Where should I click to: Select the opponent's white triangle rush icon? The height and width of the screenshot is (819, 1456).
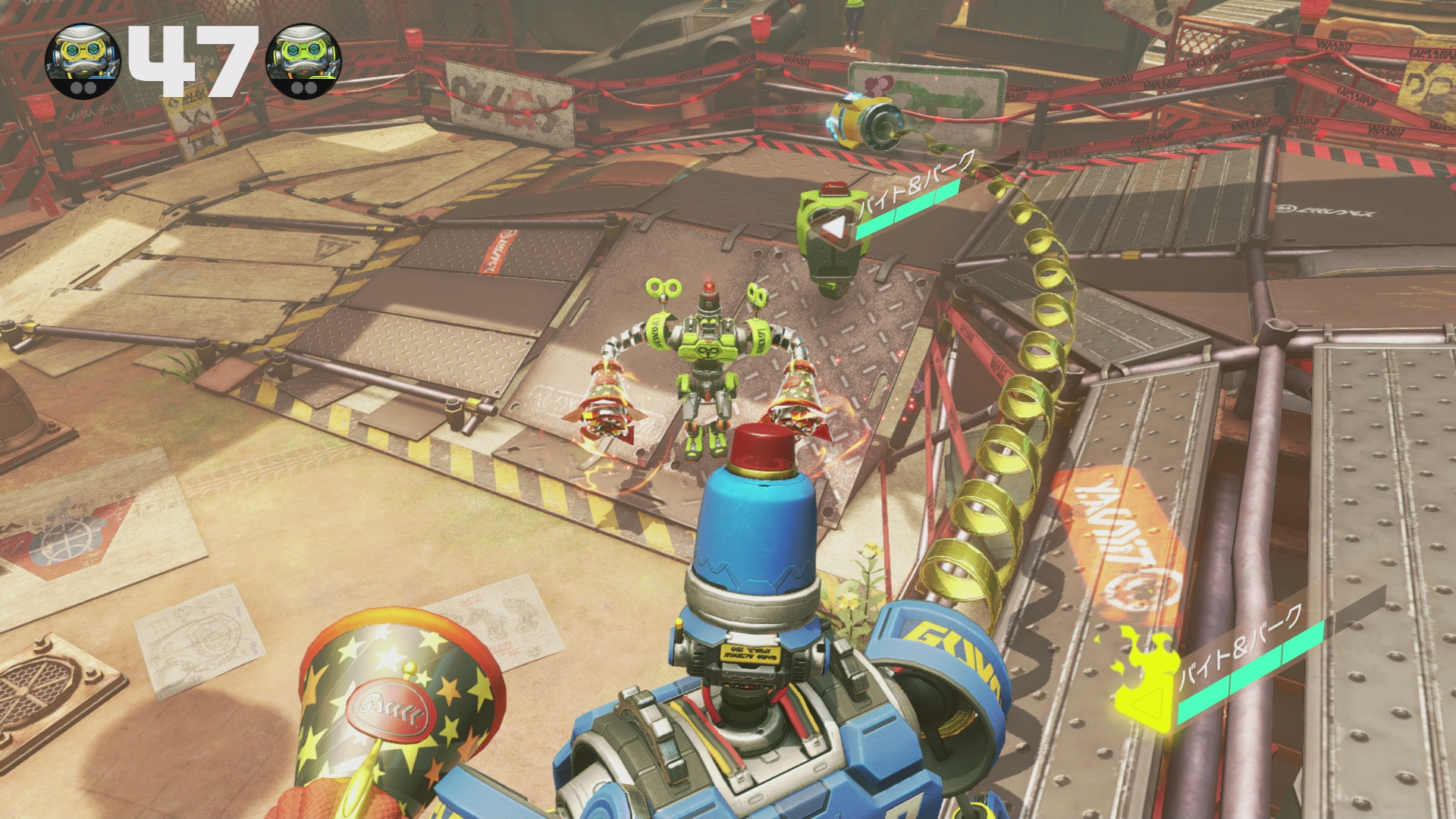pyautogui.click(x=834, y=225)
